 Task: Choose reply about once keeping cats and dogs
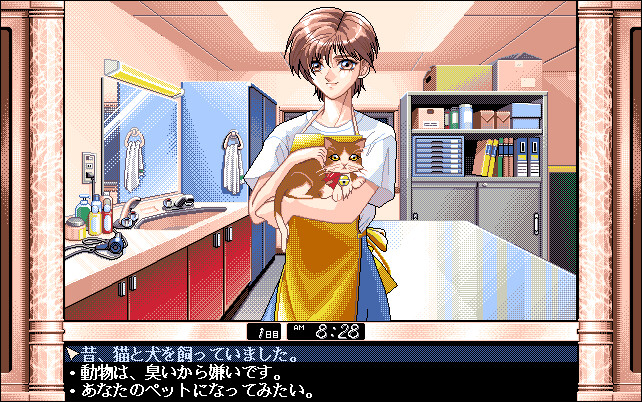coord(188,354)
